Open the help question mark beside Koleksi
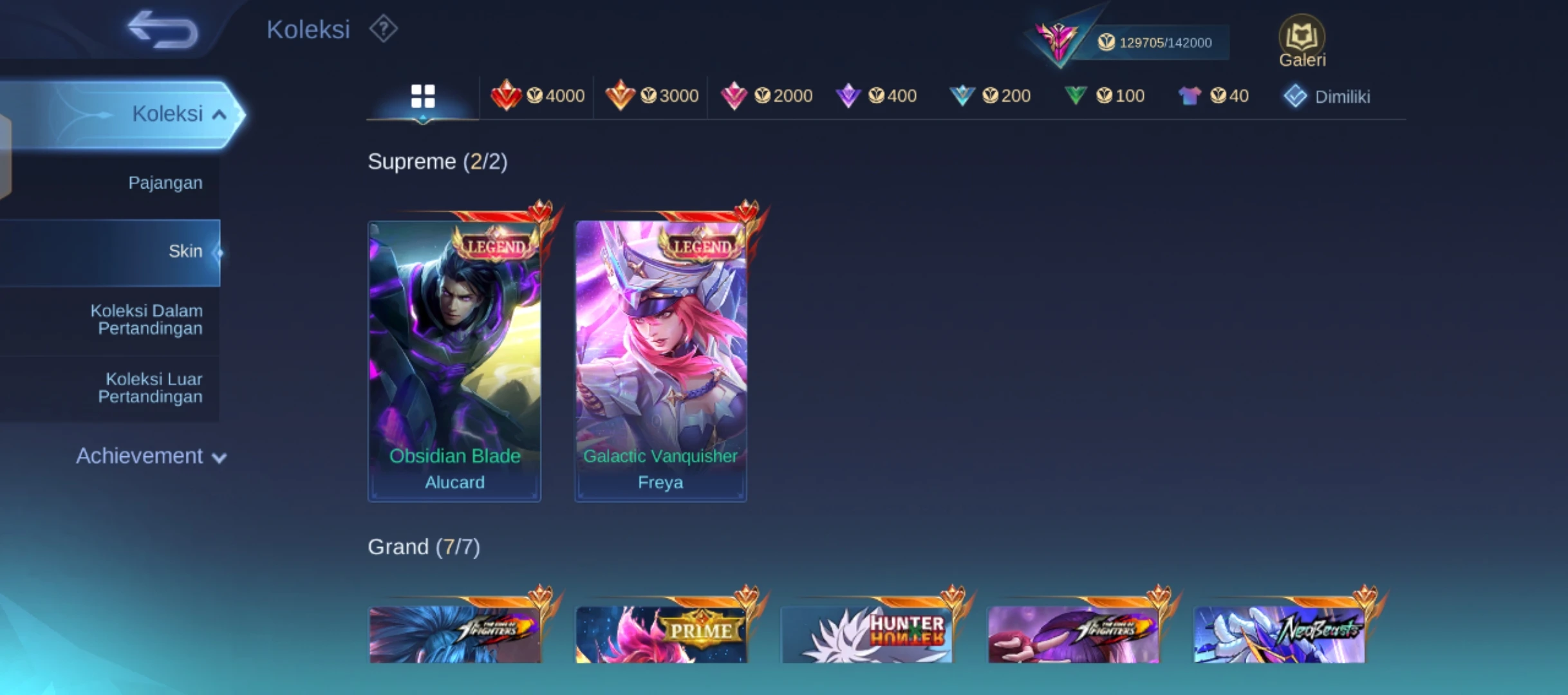 pyautogui.click(x=384, y=29)
